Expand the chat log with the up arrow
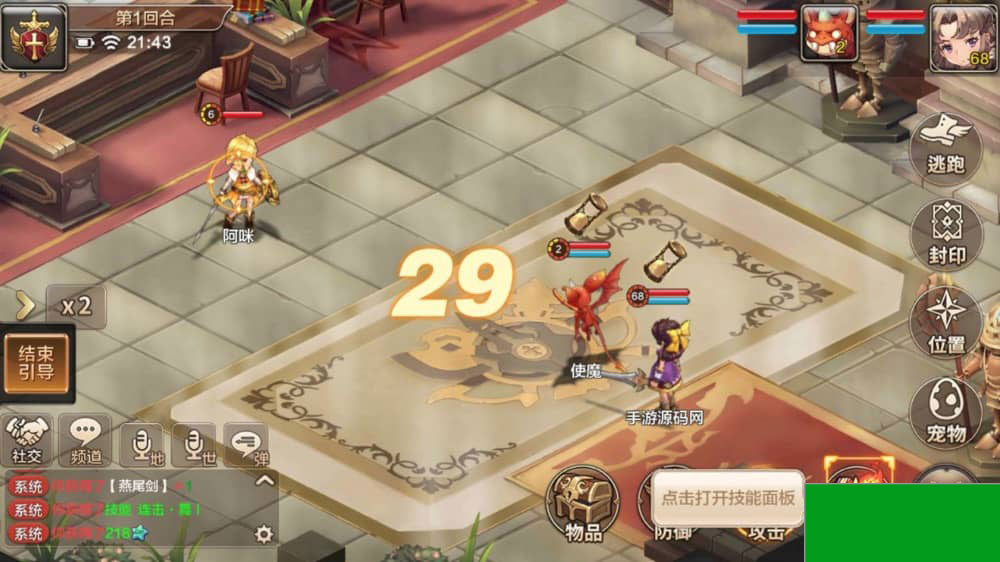 point(265,480)
